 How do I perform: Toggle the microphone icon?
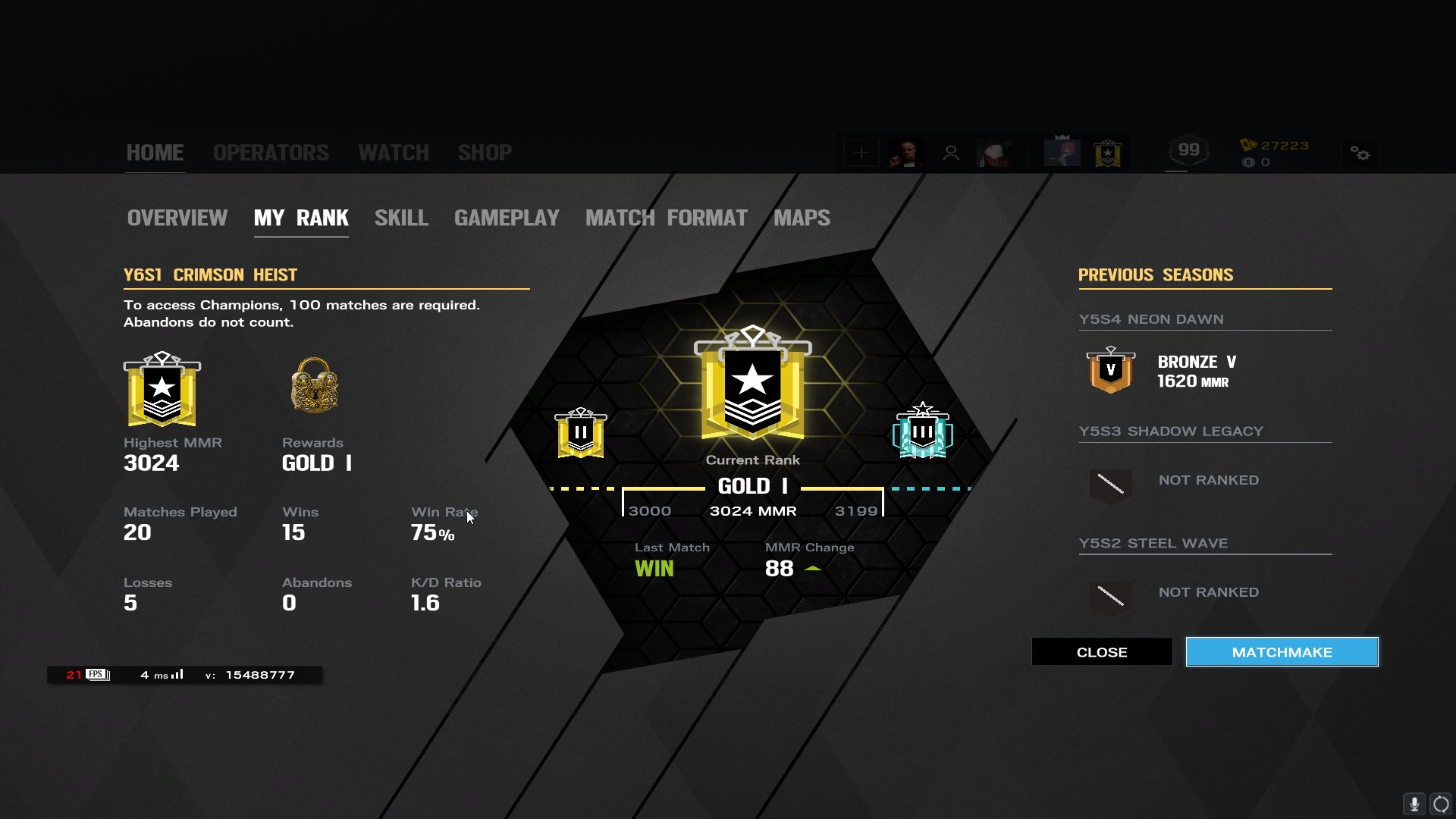1414,804
